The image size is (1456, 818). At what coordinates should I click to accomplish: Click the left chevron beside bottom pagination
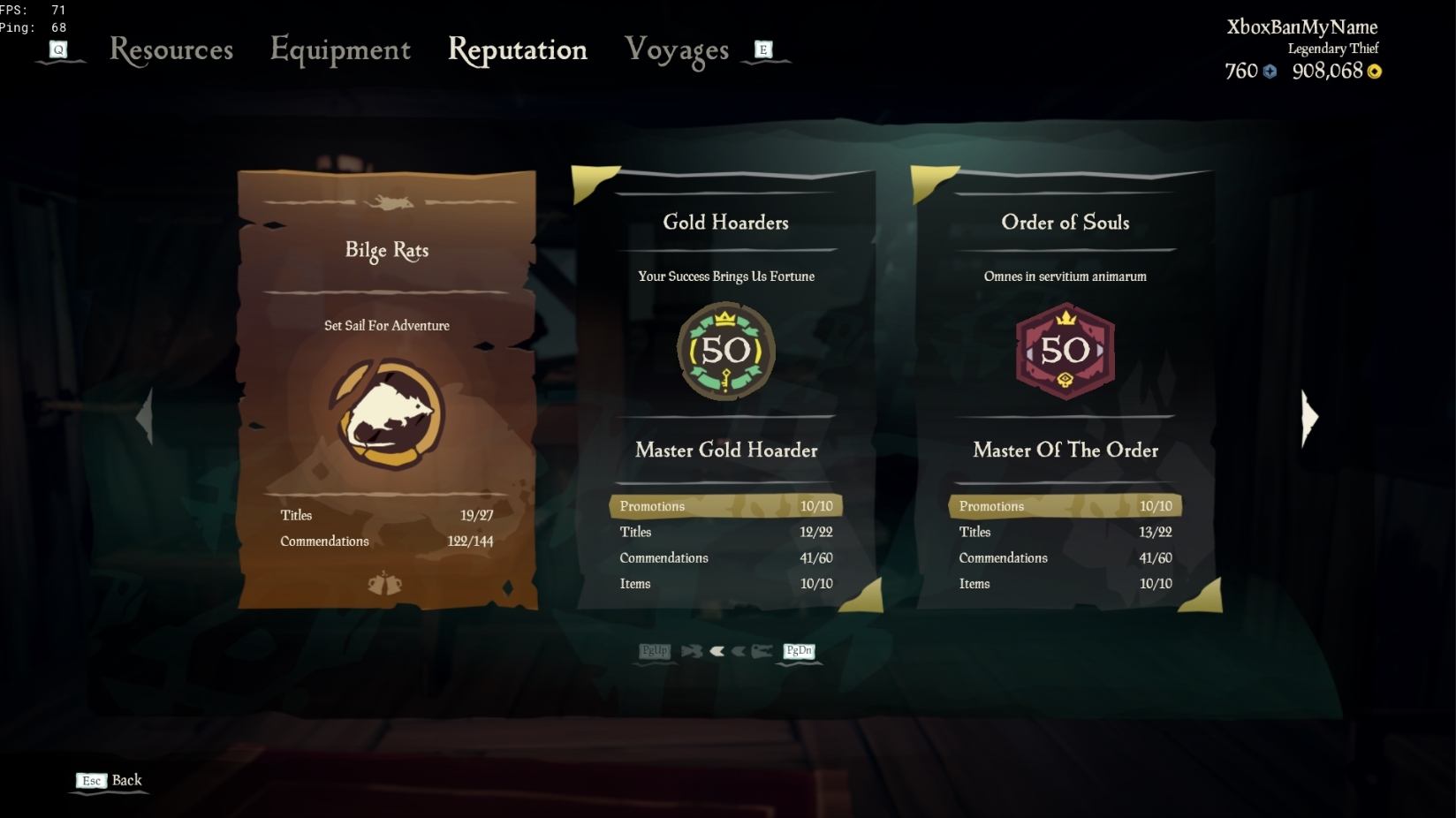(x=718, y=651)
